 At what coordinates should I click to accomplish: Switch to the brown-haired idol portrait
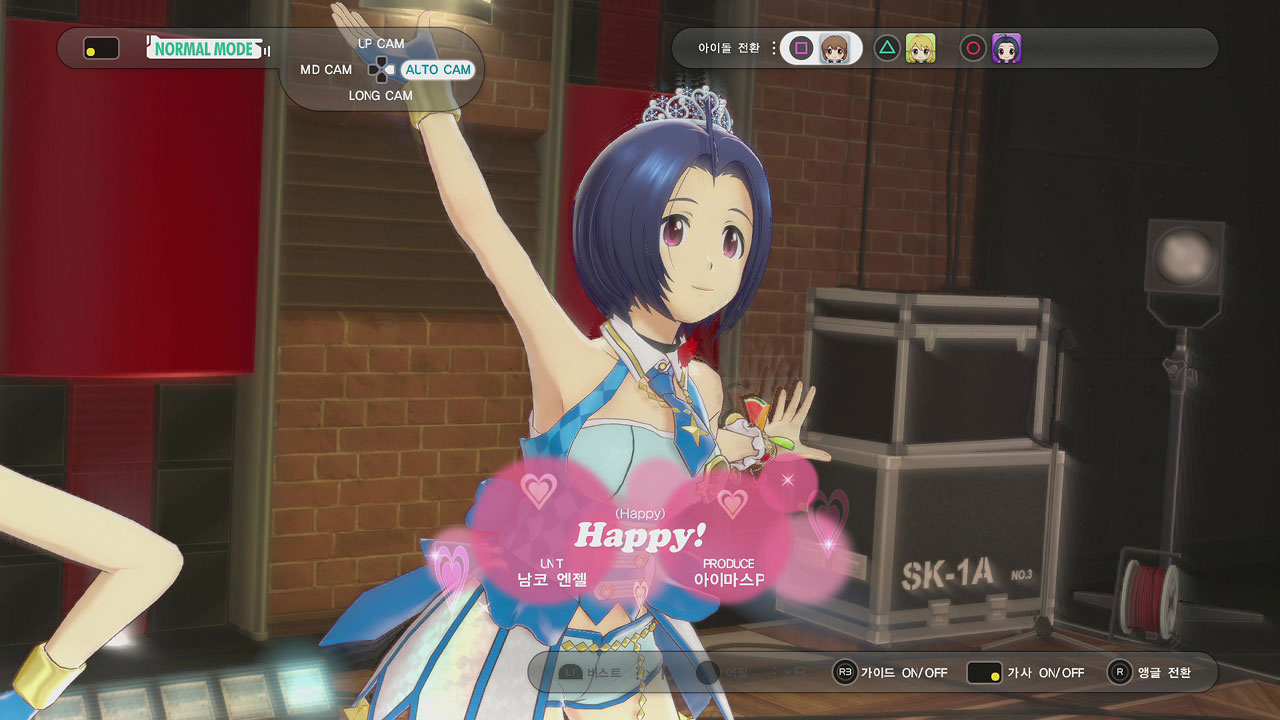[x=835, y=48]
